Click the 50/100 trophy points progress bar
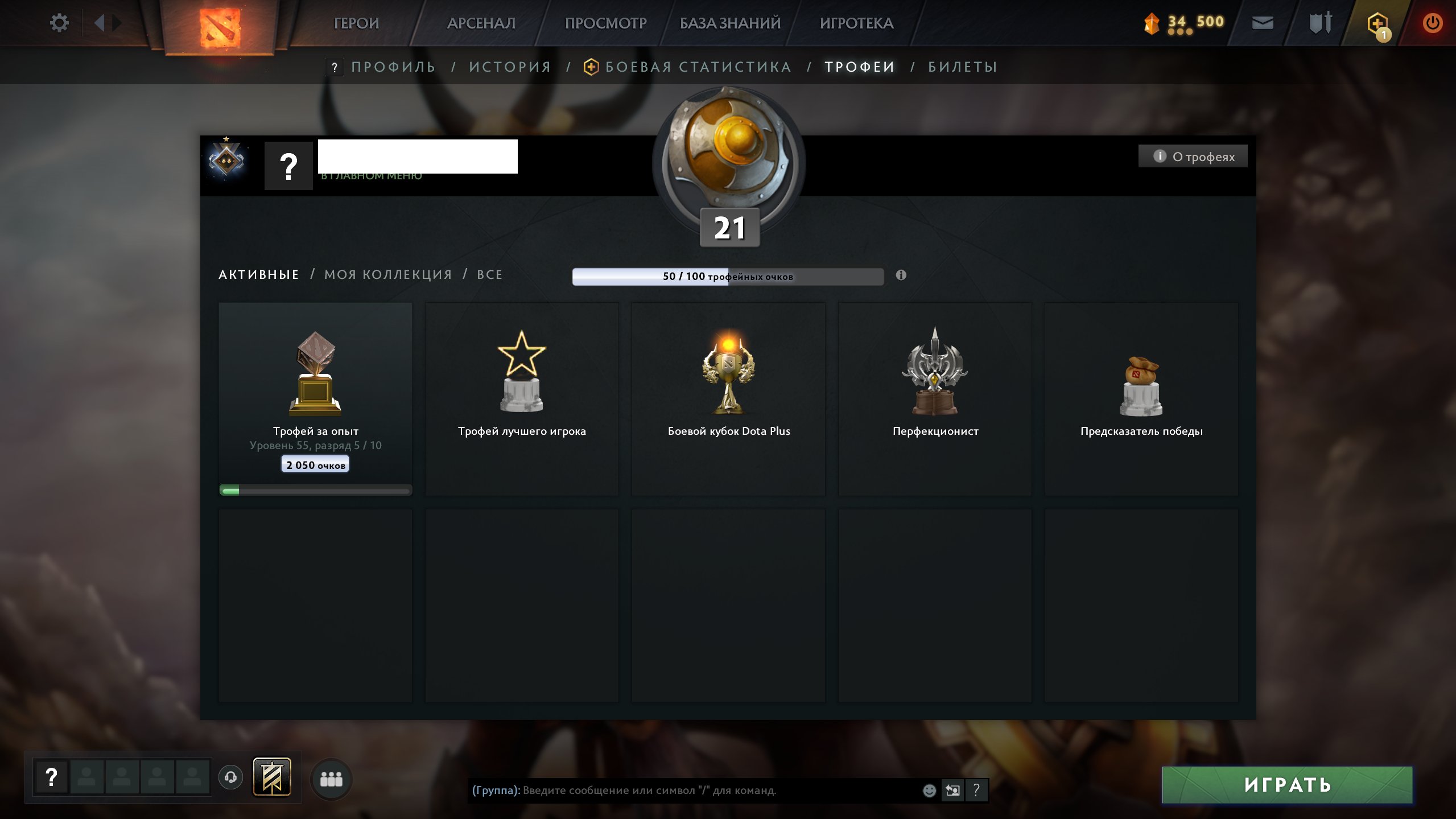The width and height of the screenshot is (1456, 819). tap(728, 276)
